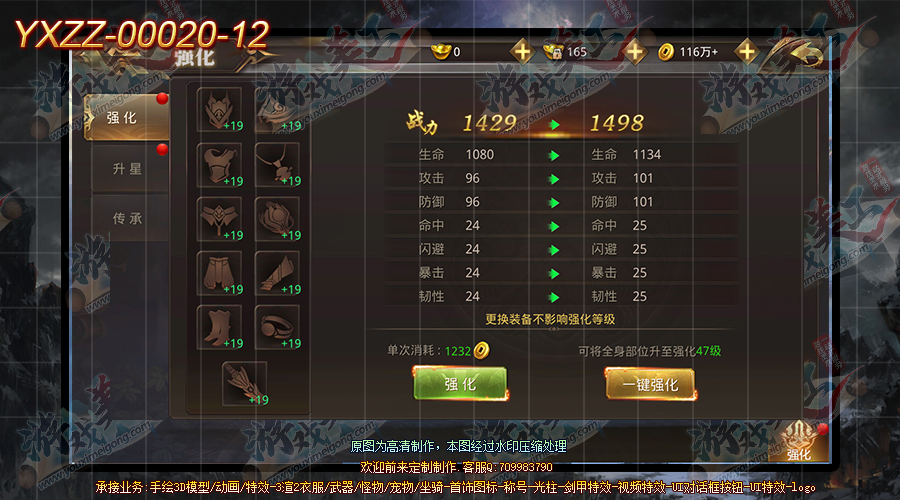Open the 升星 tab
This screenshot has width=900, height=500.
(127, 169)
